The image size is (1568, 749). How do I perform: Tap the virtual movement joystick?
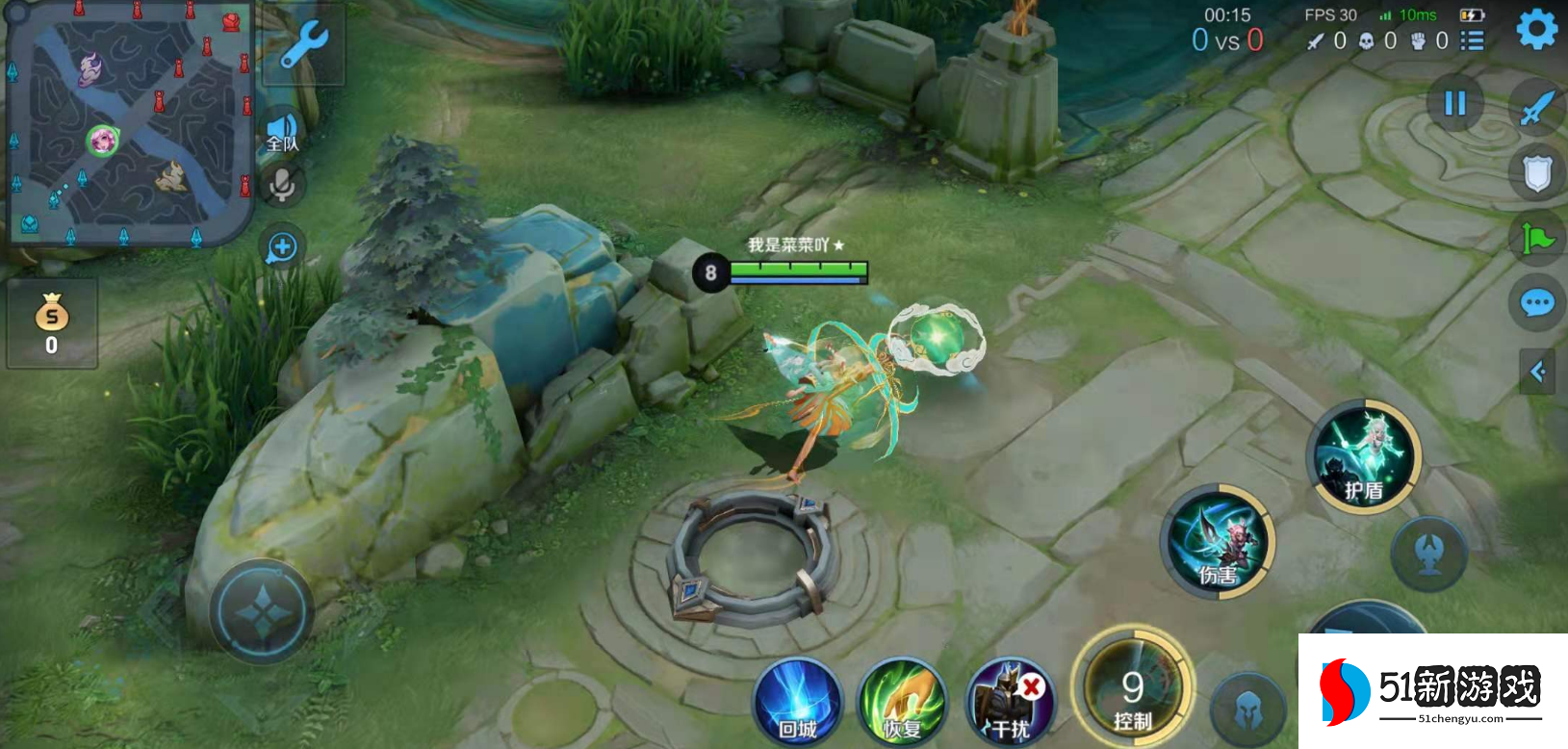tap(262, 611)
